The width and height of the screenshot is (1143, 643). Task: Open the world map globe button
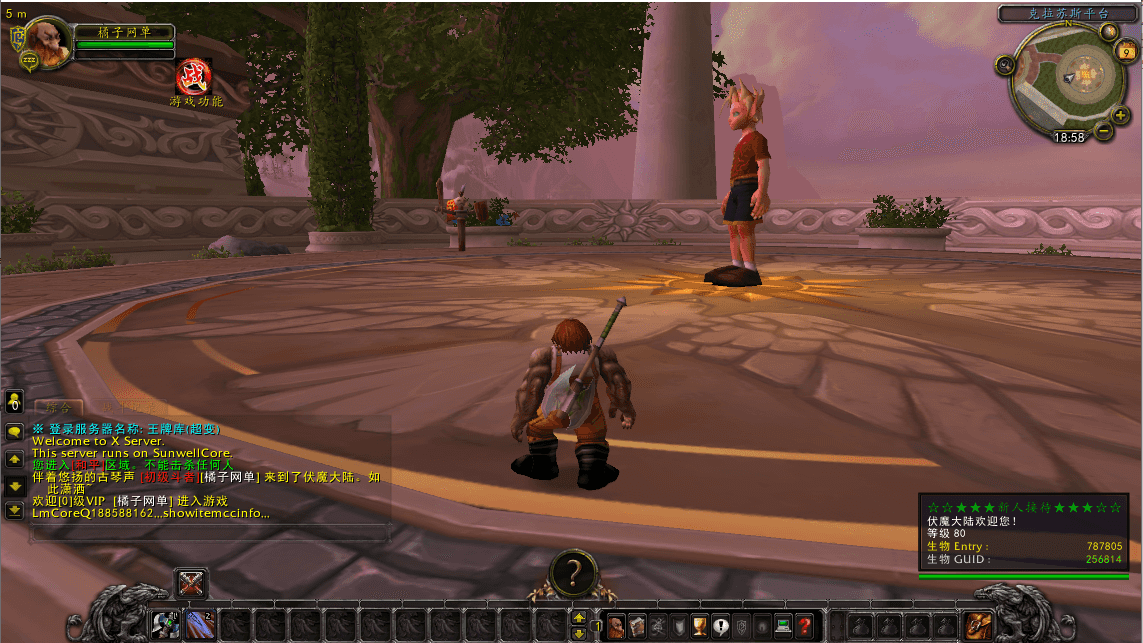pos(1109,30)
